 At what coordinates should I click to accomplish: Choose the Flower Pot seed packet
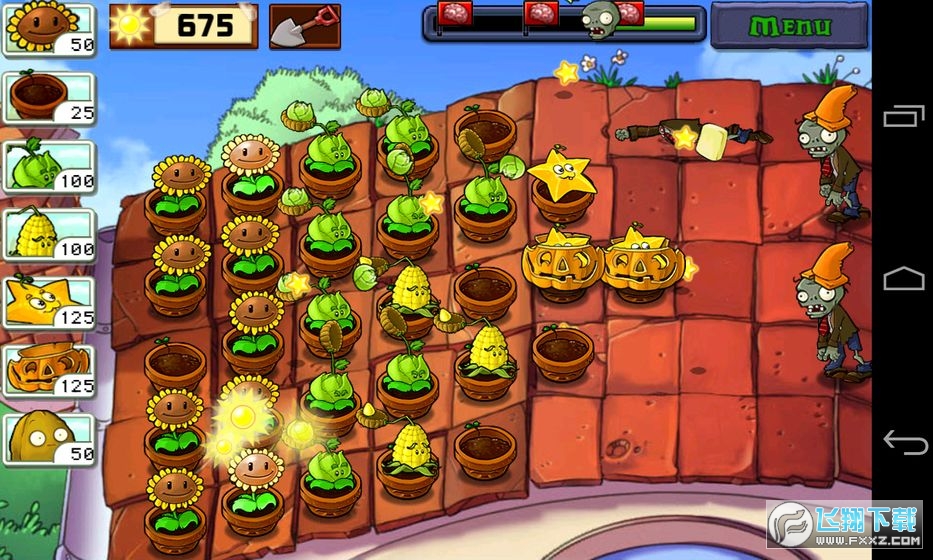48,98
